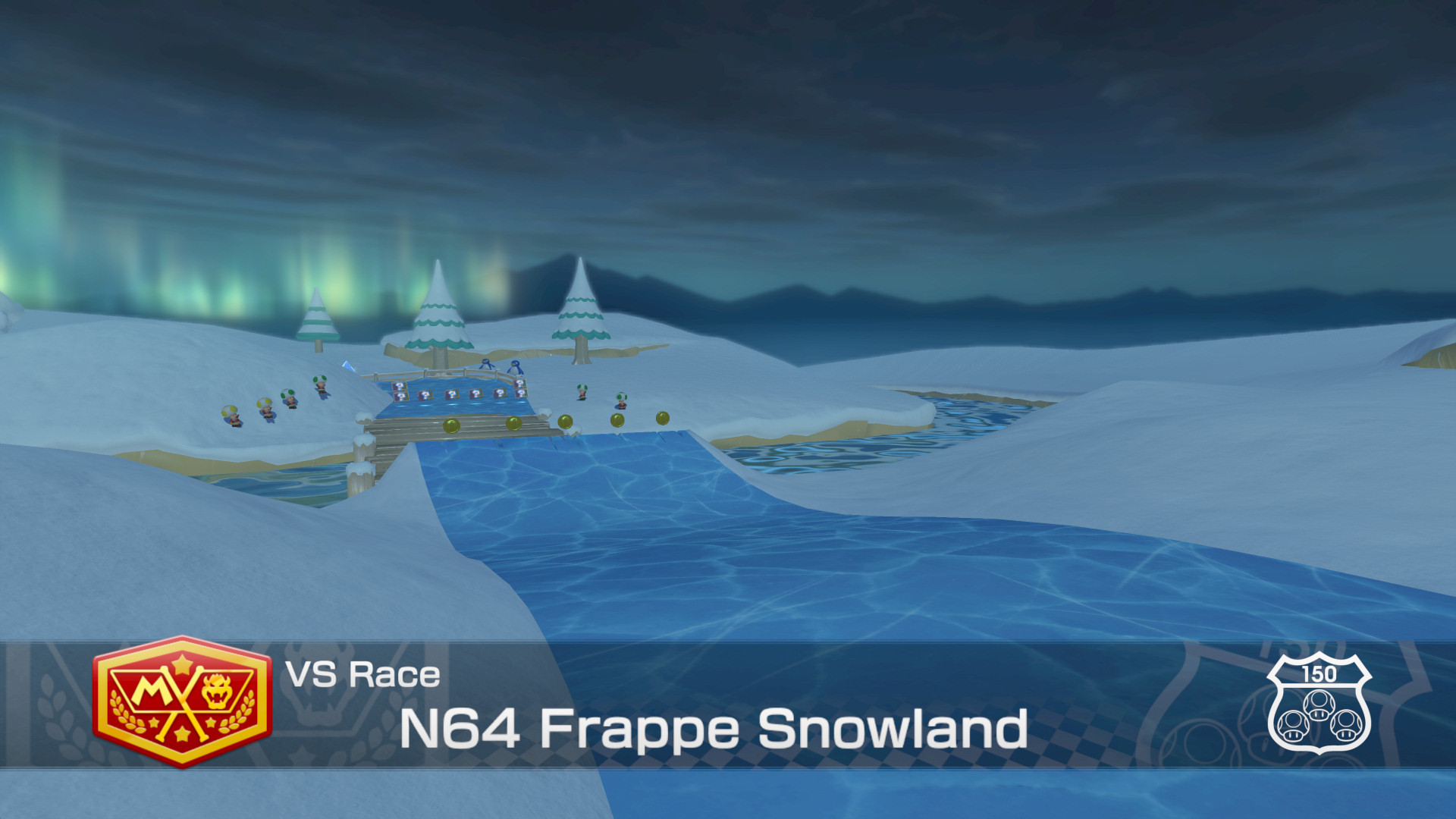Click the leftmost gold coin on the ramp
This screenshot has height=819, width=1456.
452,426
